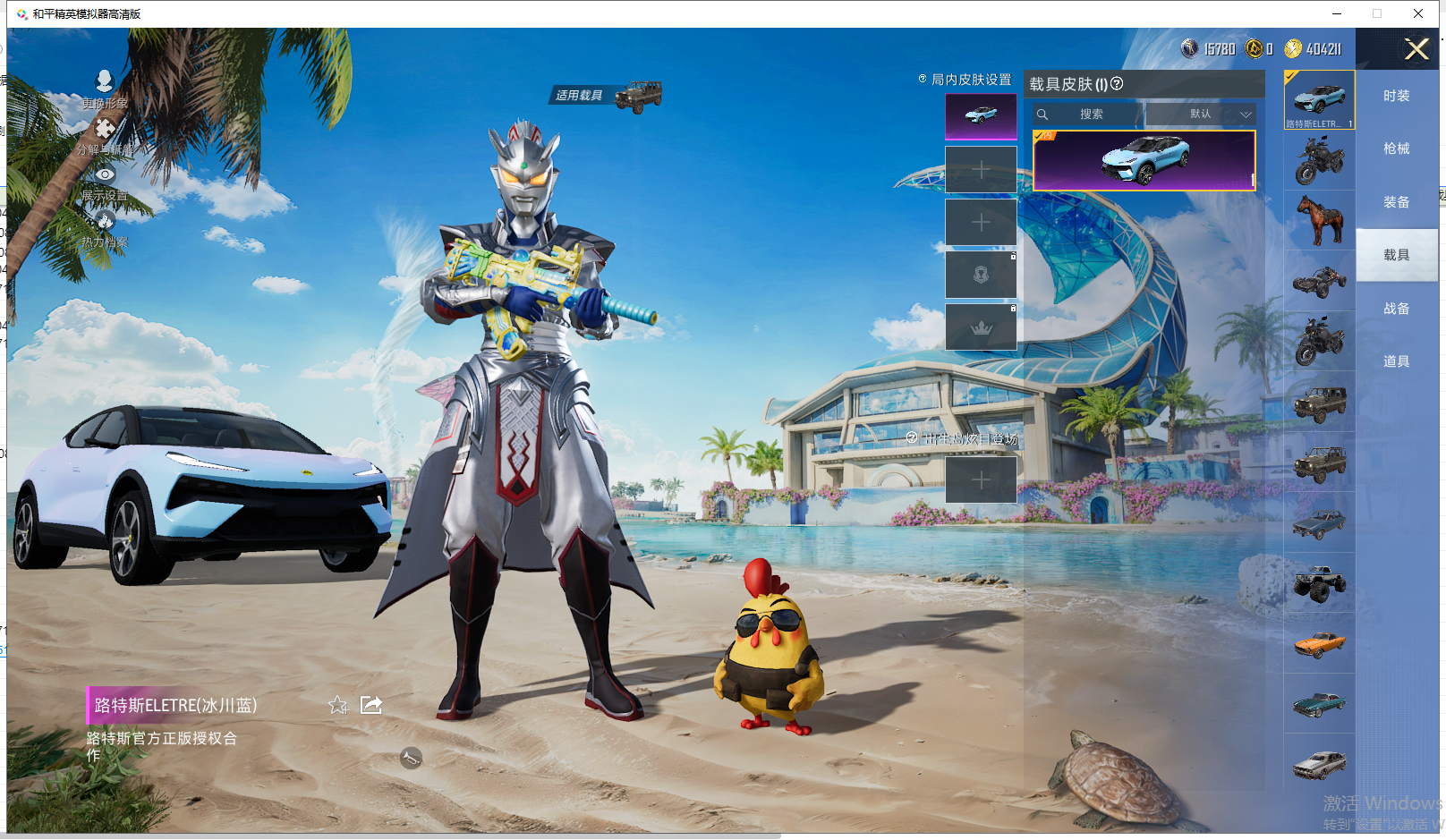Select the blue 路特斯 ELETRE skin card
This screenshot has width=1446, height=840.
tap(1144, 160)
